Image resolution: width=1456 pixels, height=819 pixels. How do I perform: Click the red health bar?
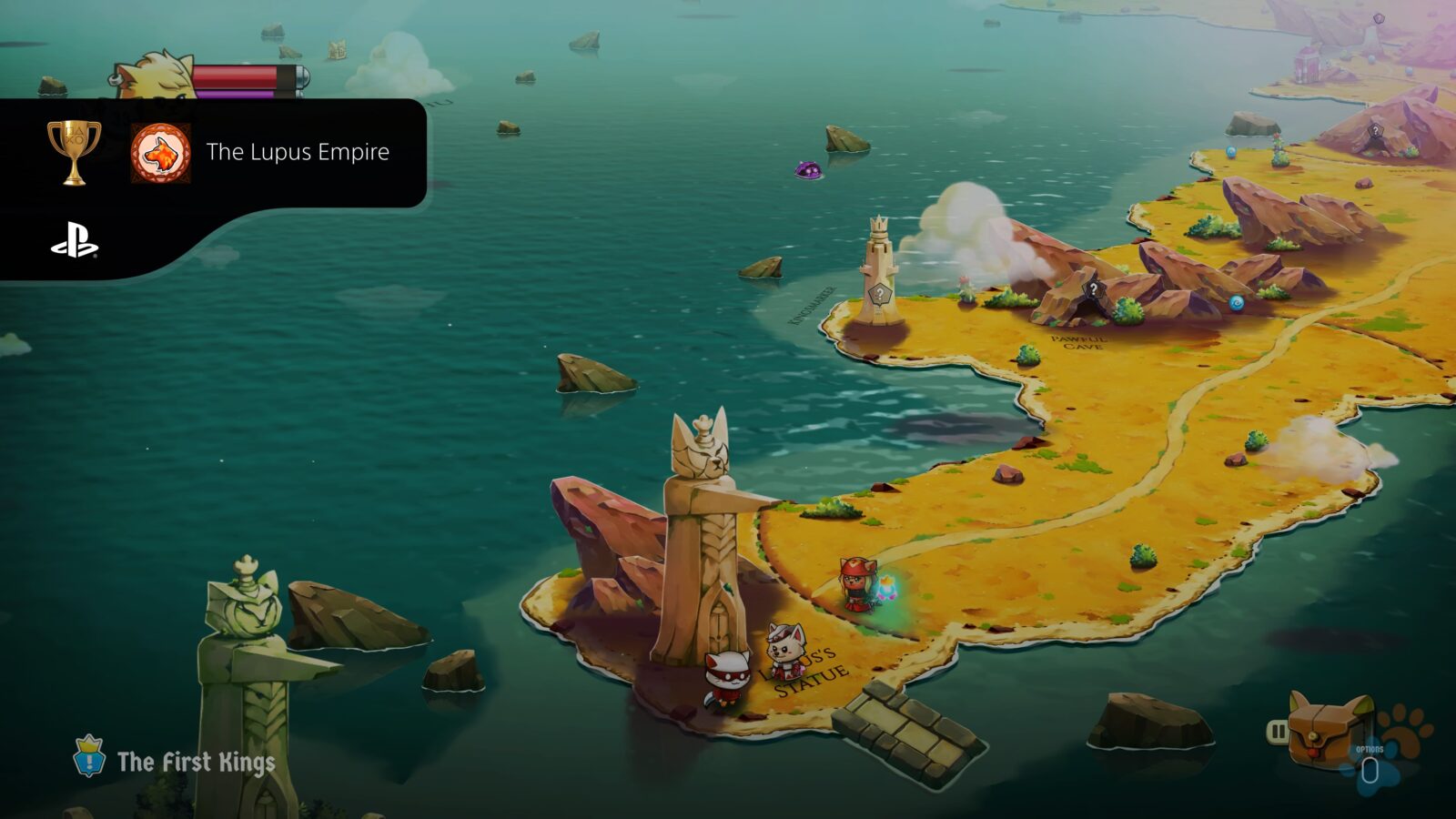238,77
